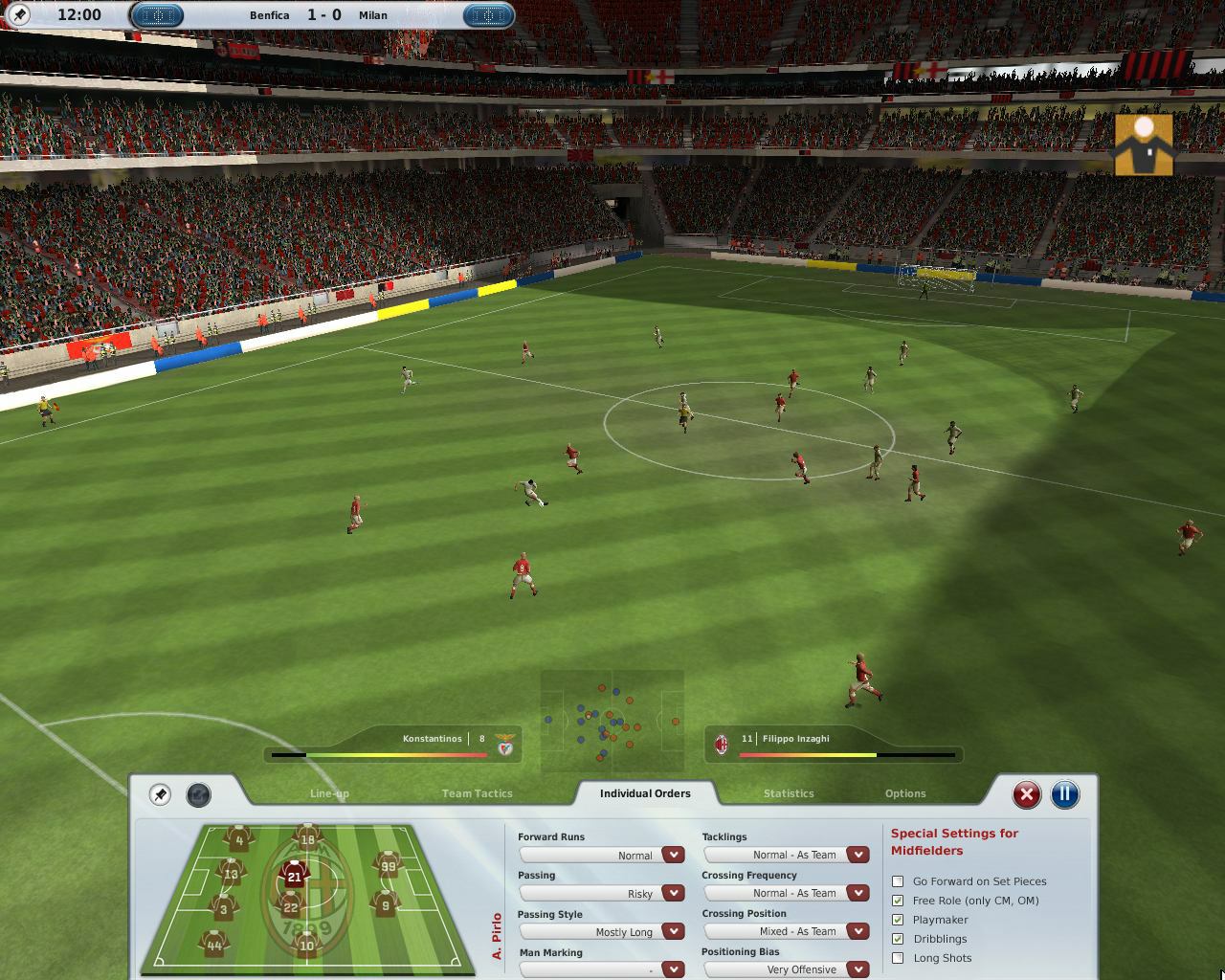The height and width of the screenshot is (980, 1225).
Task: Open the Positioning Bias dropdown
Action: [x=857, y=969]
